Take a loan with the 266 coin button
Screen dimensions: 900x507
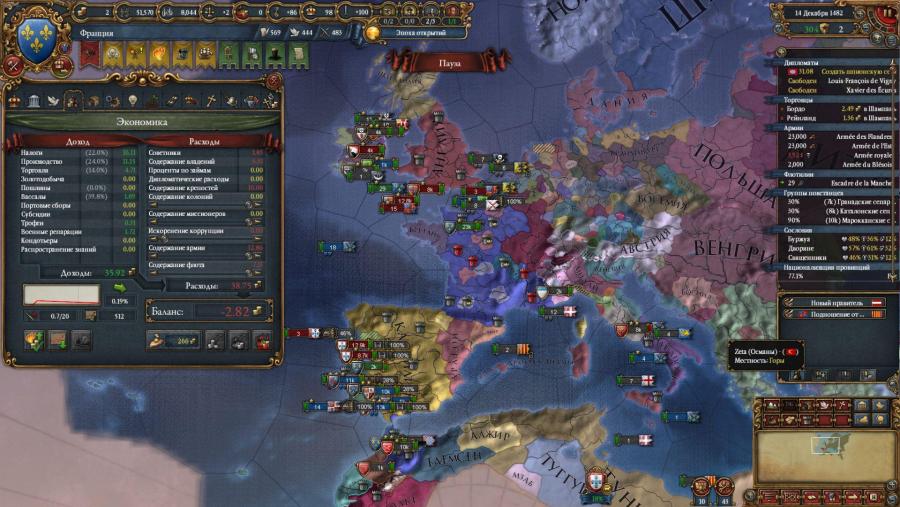(x=174, y=340)
